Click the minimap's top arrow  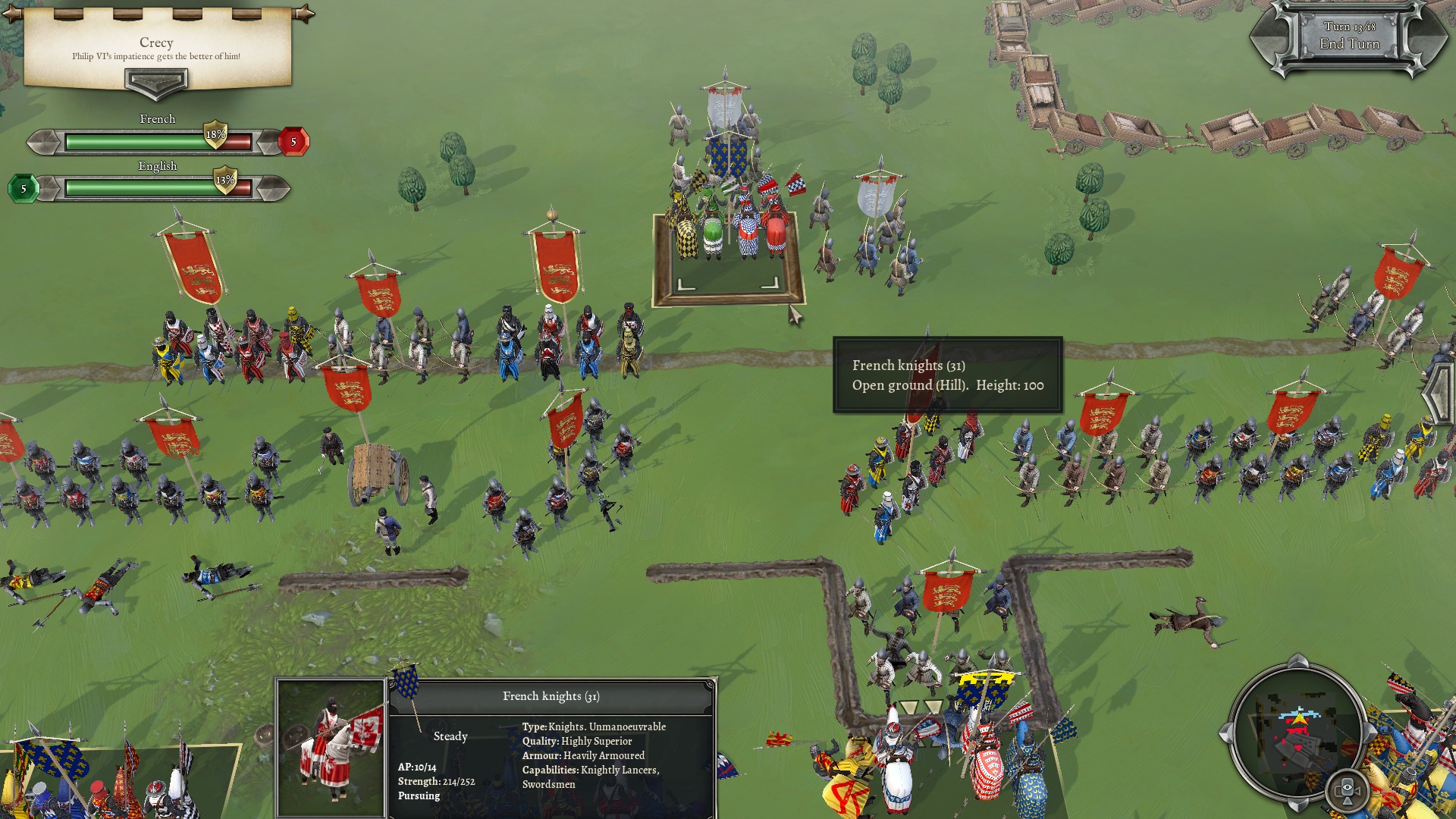click(1298, 661)
